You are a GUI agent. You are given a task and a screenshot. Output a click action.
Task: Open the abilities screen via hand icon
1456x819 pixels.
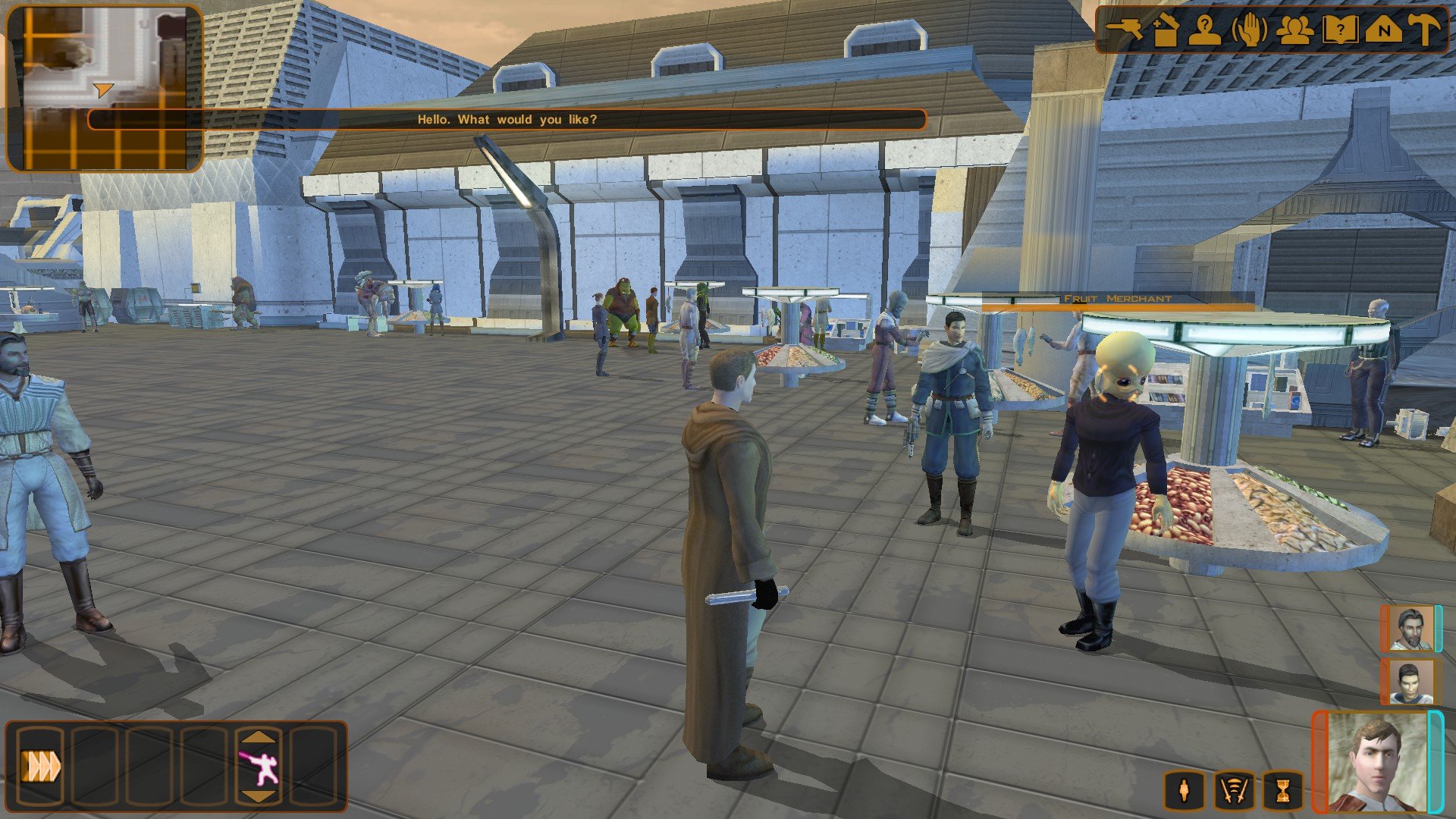1249,30
